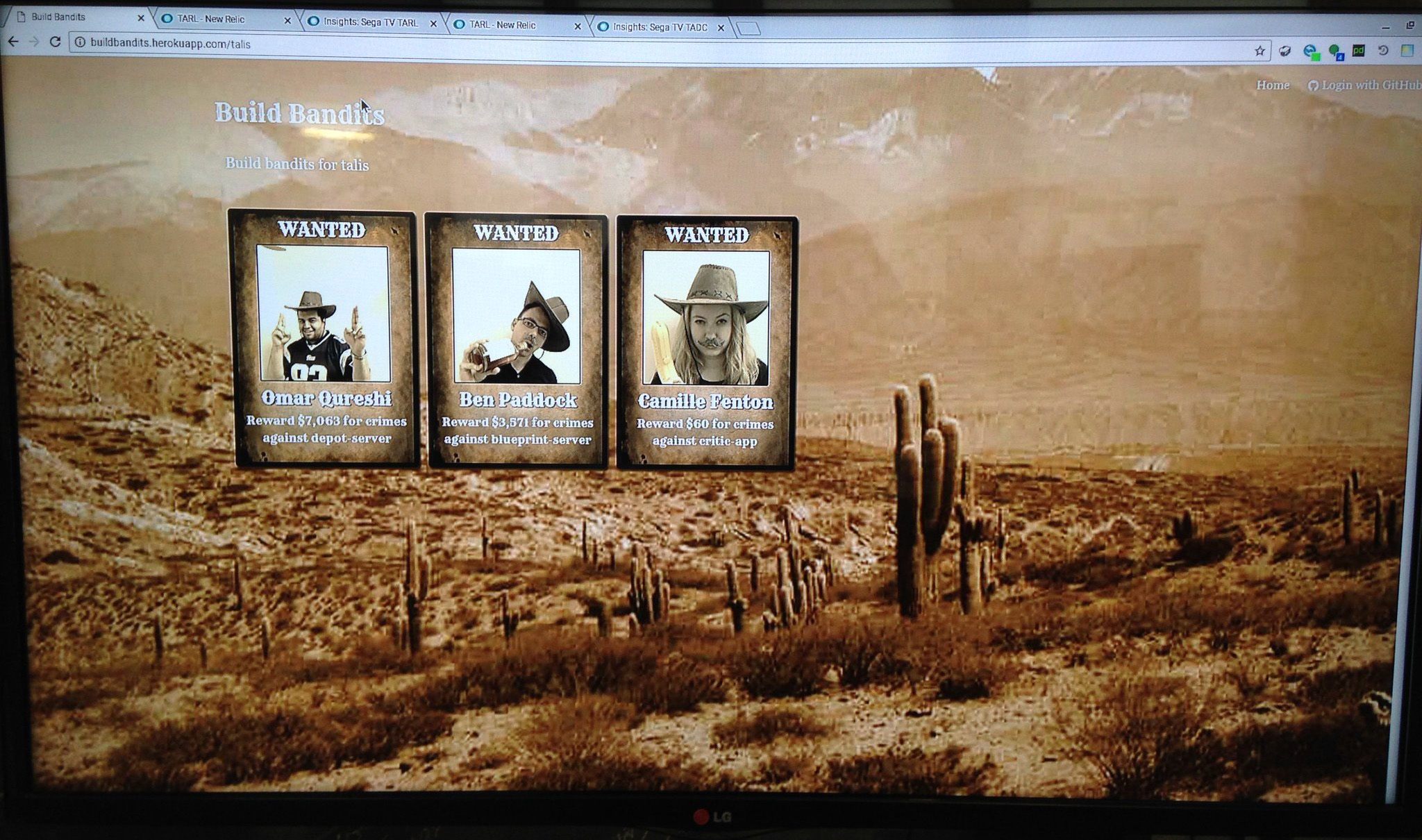Open the Insights: Sega TV TARL tab
Screen dimensions: 1422x840
370,23
